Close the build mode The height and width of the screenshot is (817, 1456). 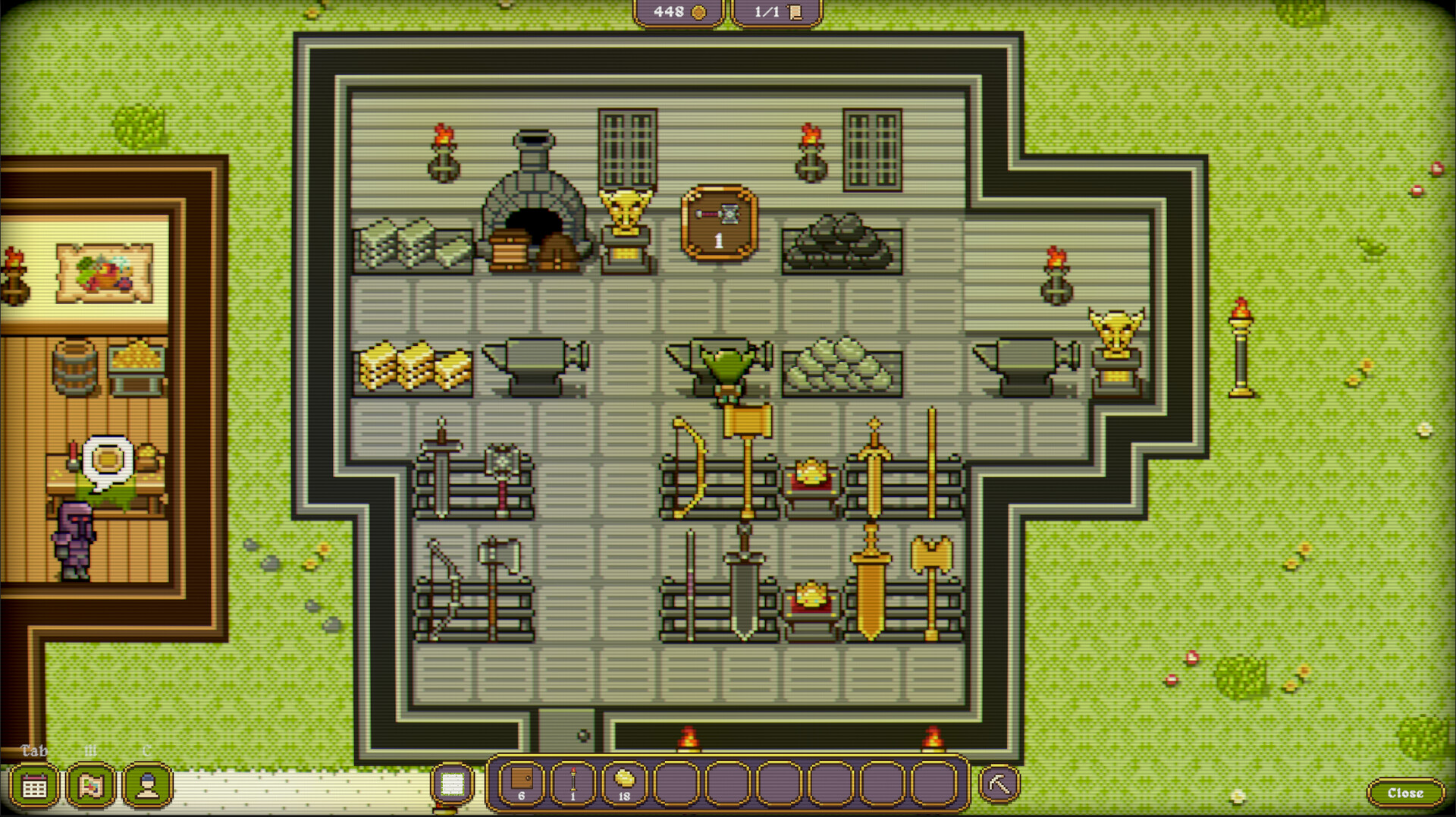[1405, 793]
